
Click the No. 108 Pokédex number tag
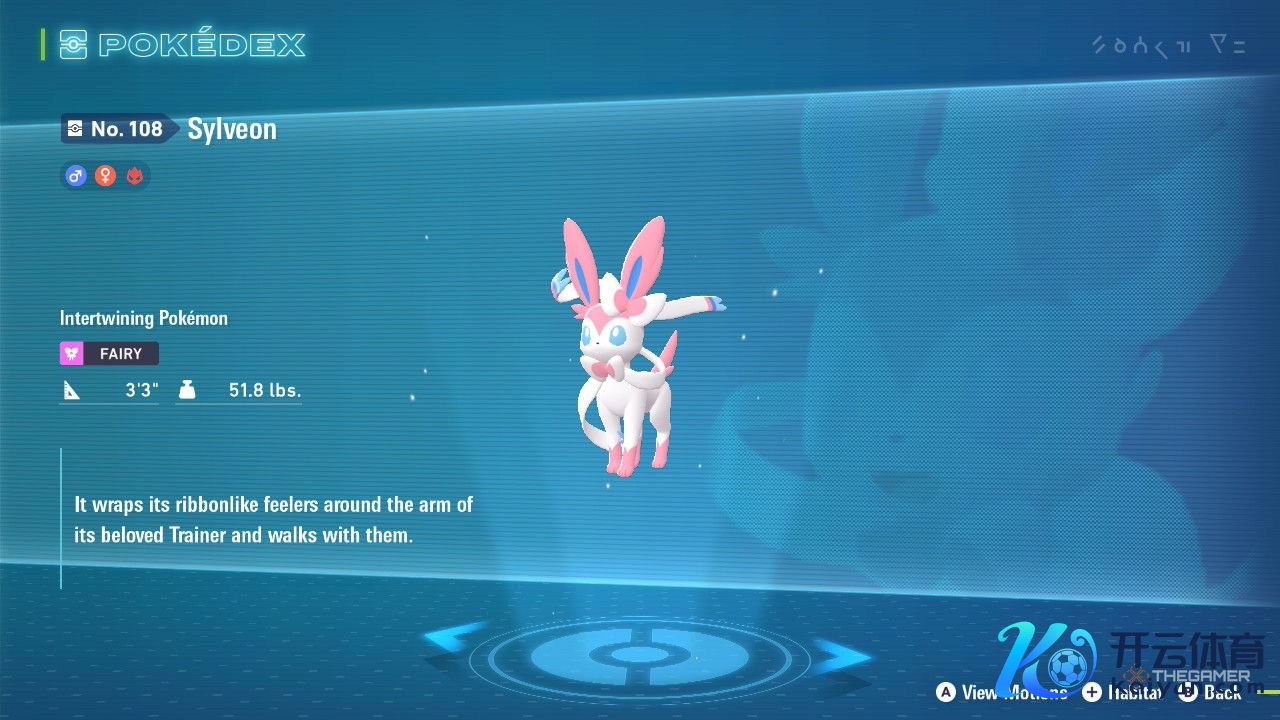click(x=115, y=129)
